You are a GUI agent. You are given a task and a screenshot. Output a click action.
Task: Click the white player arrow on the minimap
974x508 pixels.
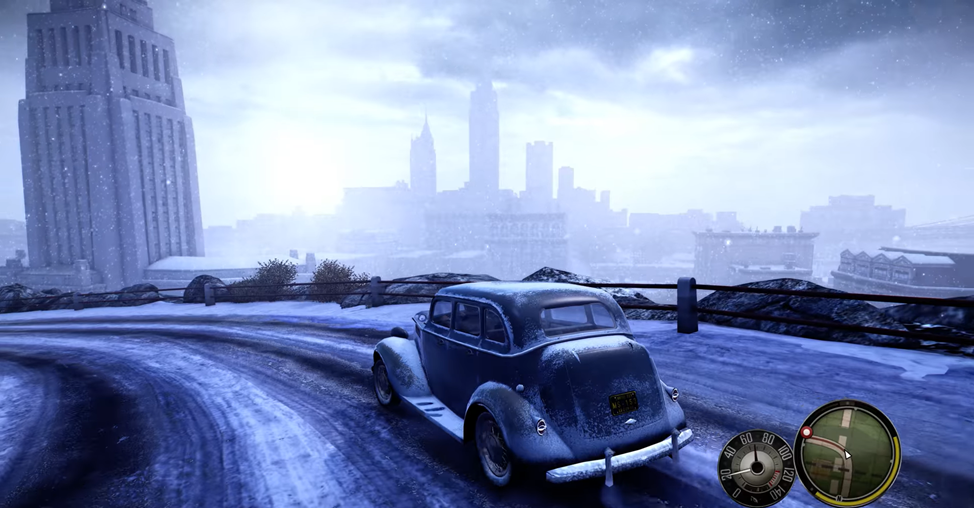click(846, 453)
